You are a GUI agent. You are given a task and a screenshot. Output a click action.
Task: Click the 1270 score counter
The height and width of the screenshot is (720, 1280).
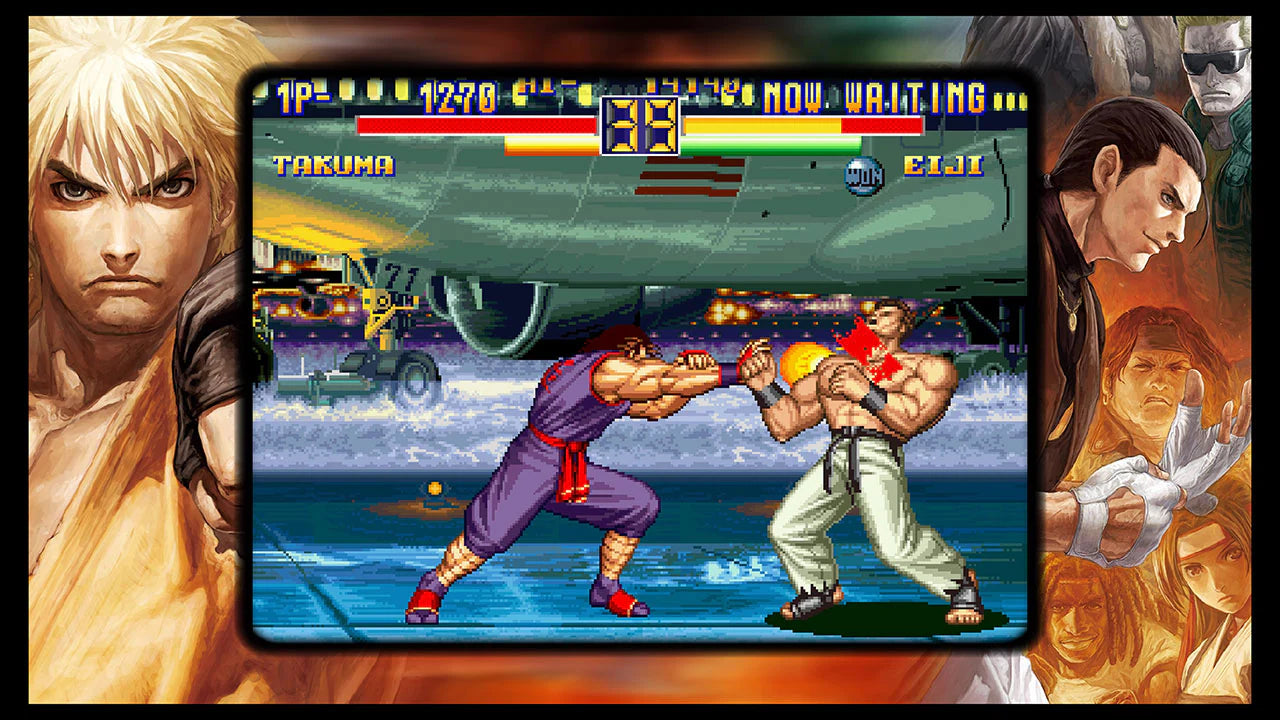coord(456,95)
